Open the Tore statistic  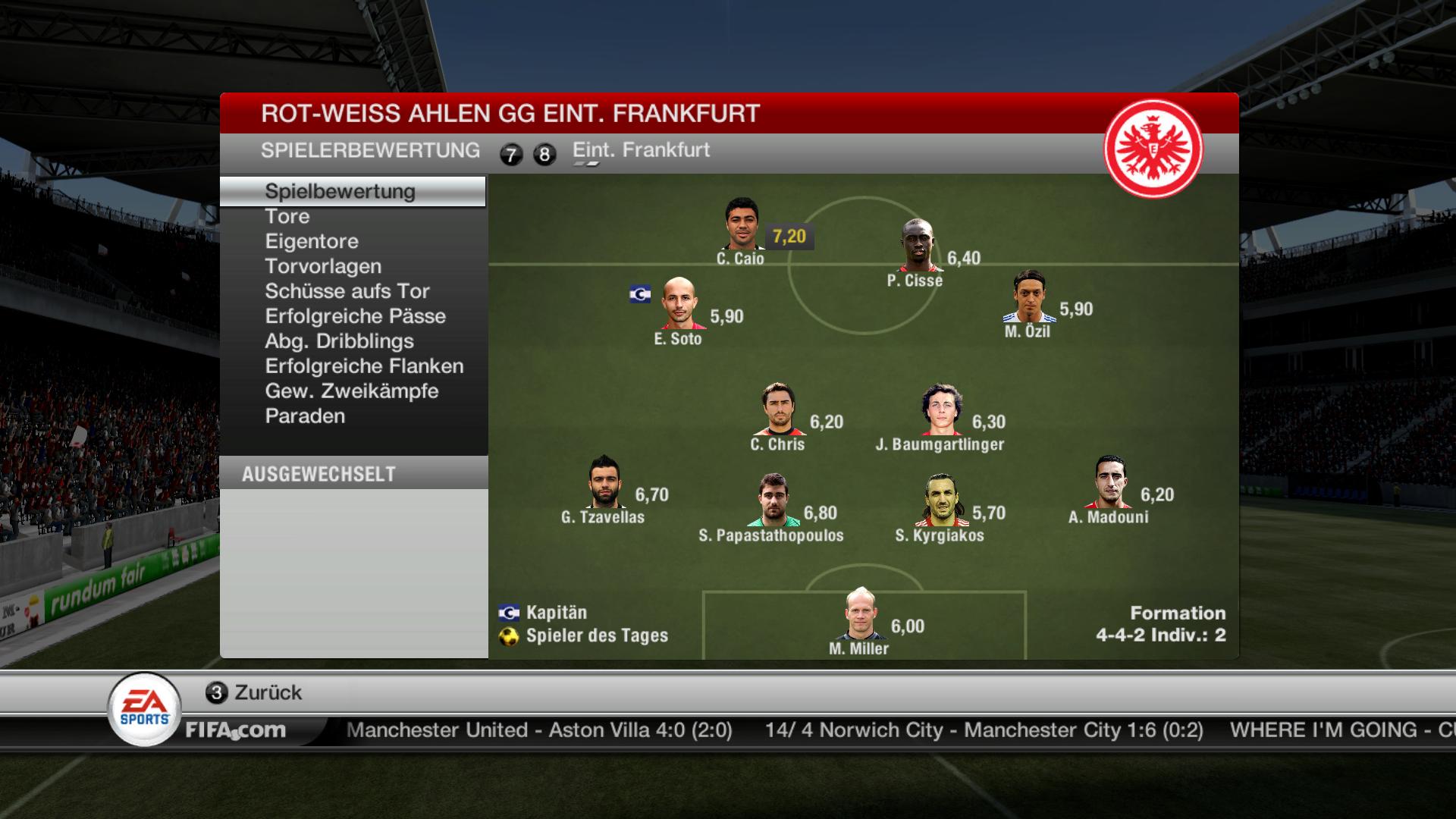click(x=287, y=217)
